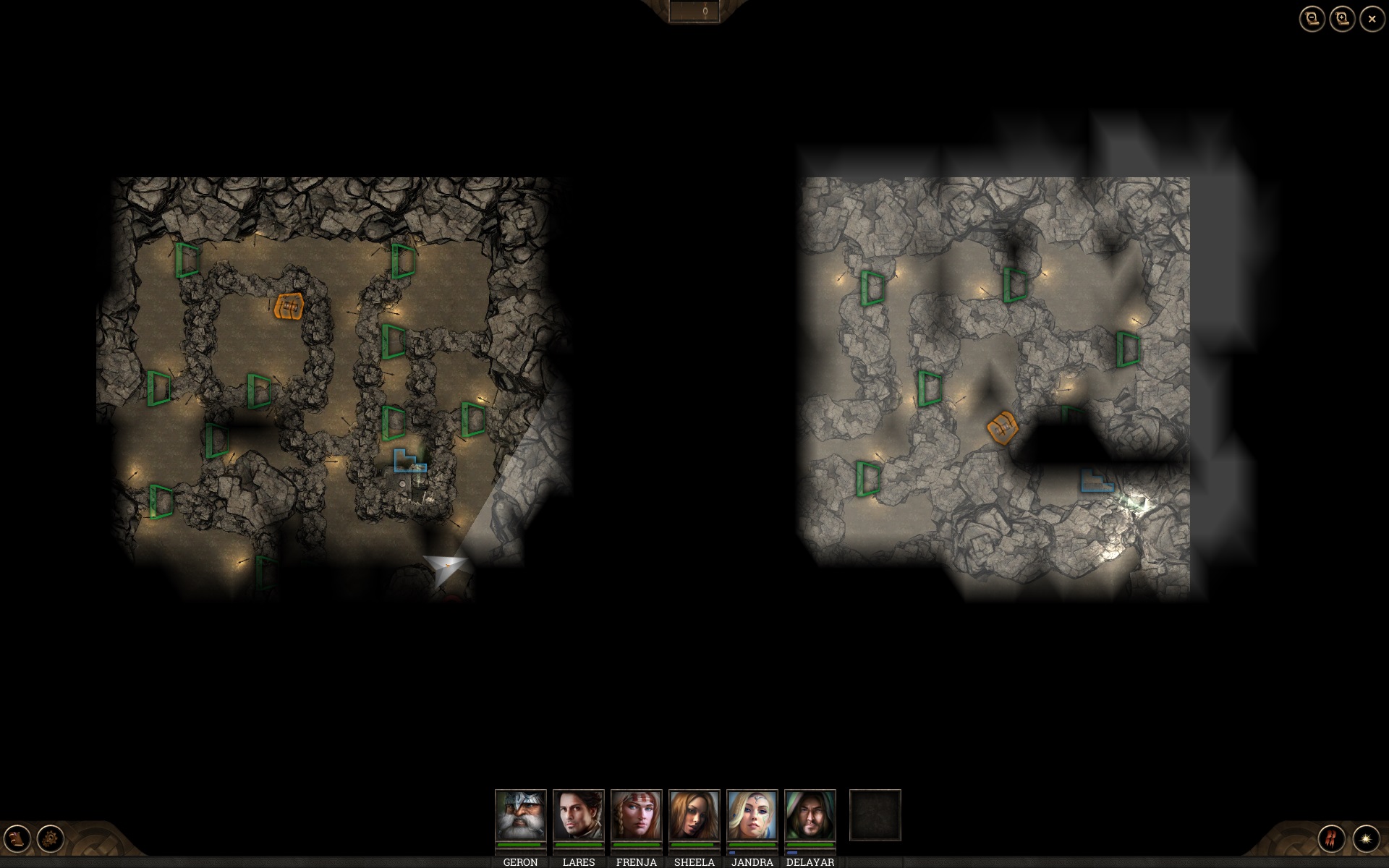
Task: Click the orange chest marker on left map
Action: pyautogui.click(x=289, y=307)
